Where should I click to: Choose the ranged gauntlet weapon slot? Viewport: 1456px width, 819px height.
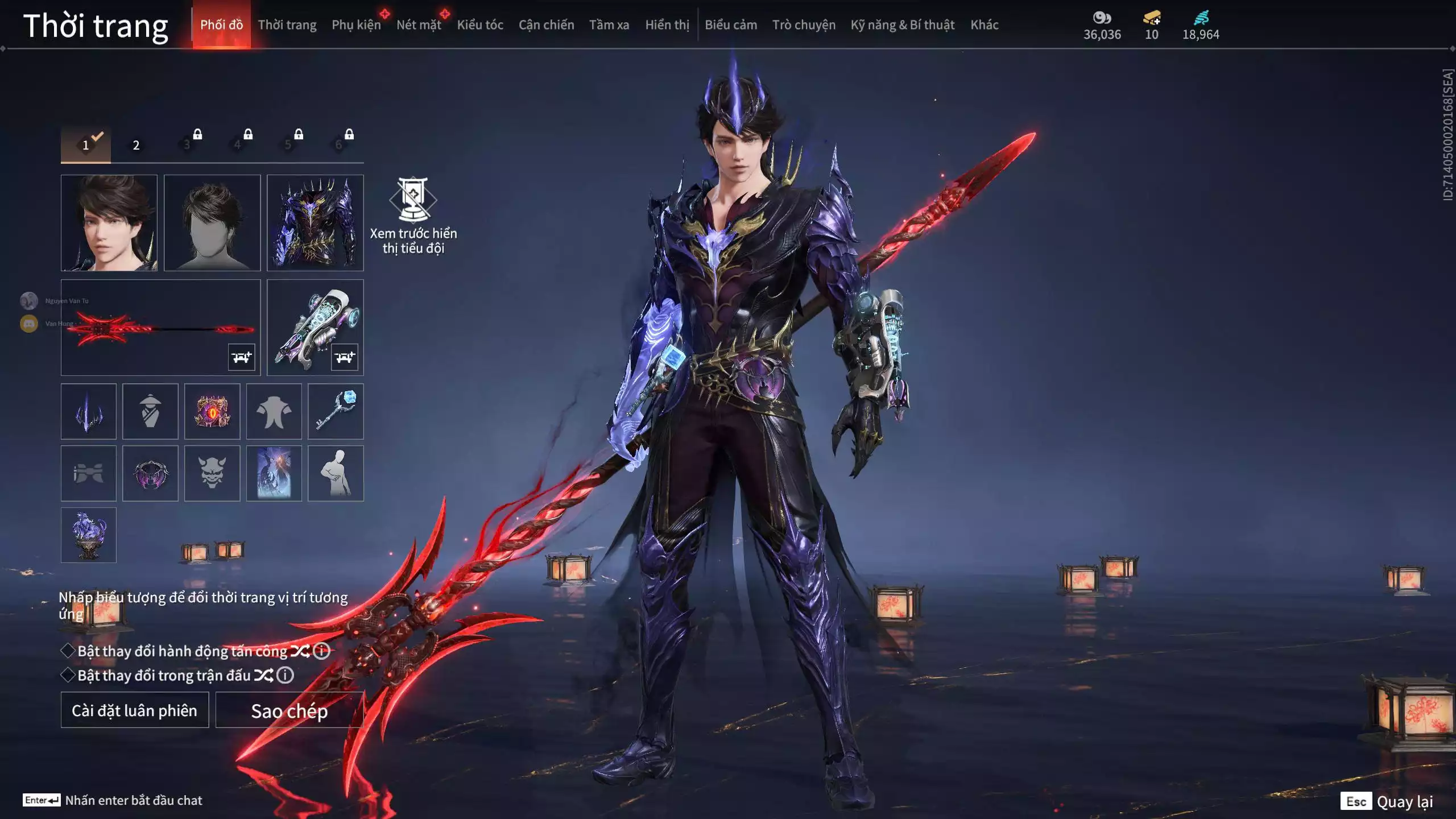point(315,327)
